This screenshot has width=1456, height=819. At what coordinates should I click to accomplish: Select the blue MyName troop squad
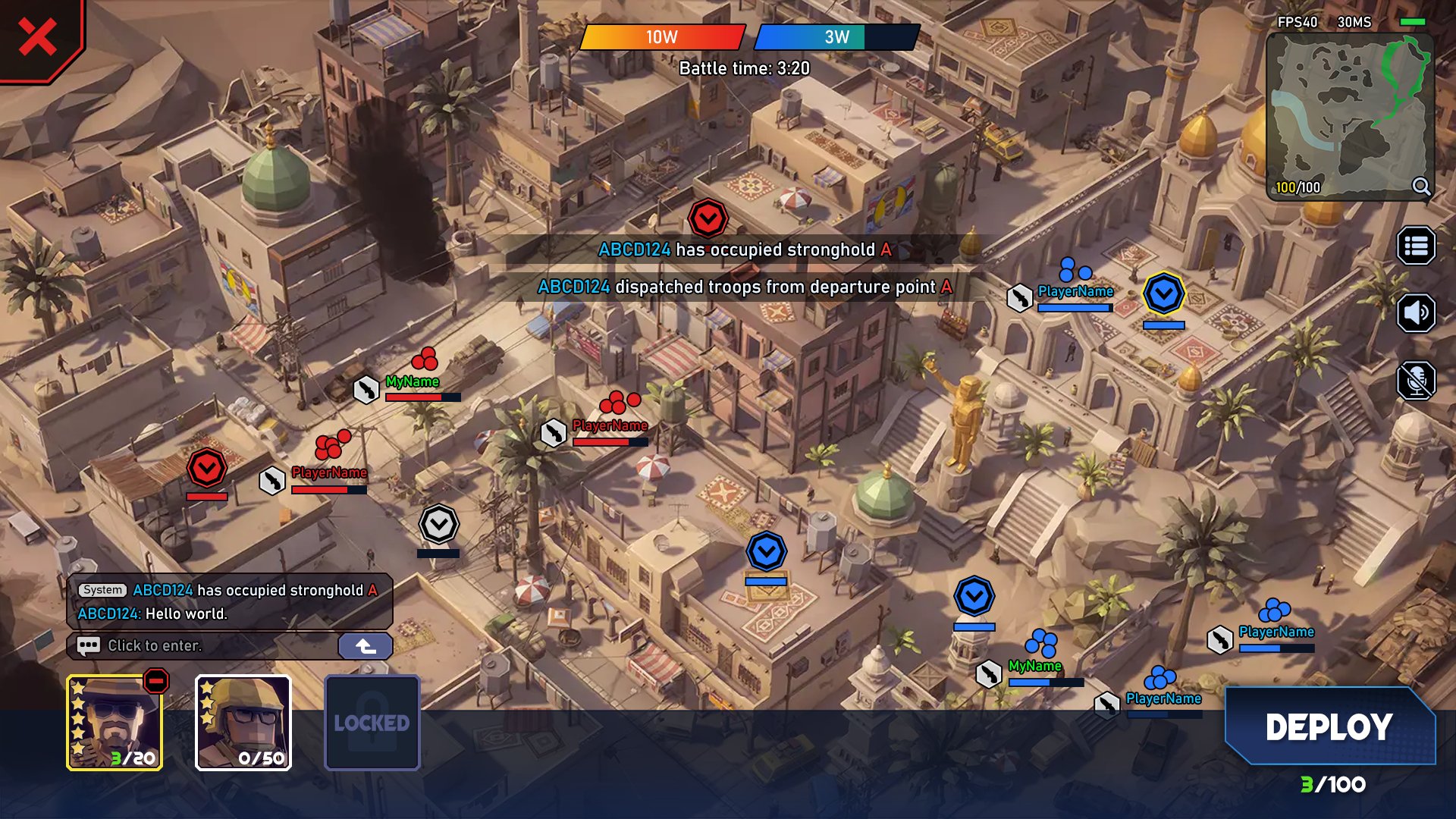tap(1040, 644)
